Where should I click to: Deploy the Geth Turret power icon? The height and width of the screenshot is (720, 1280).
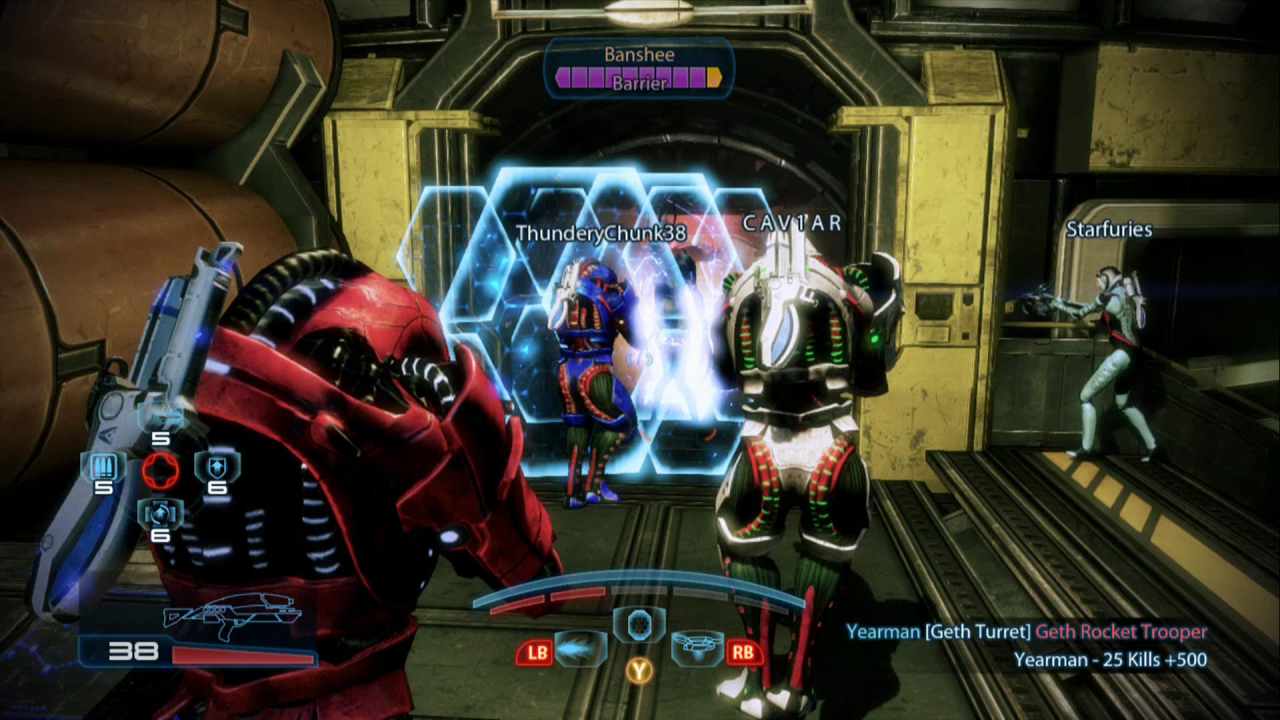click(697, 647)
